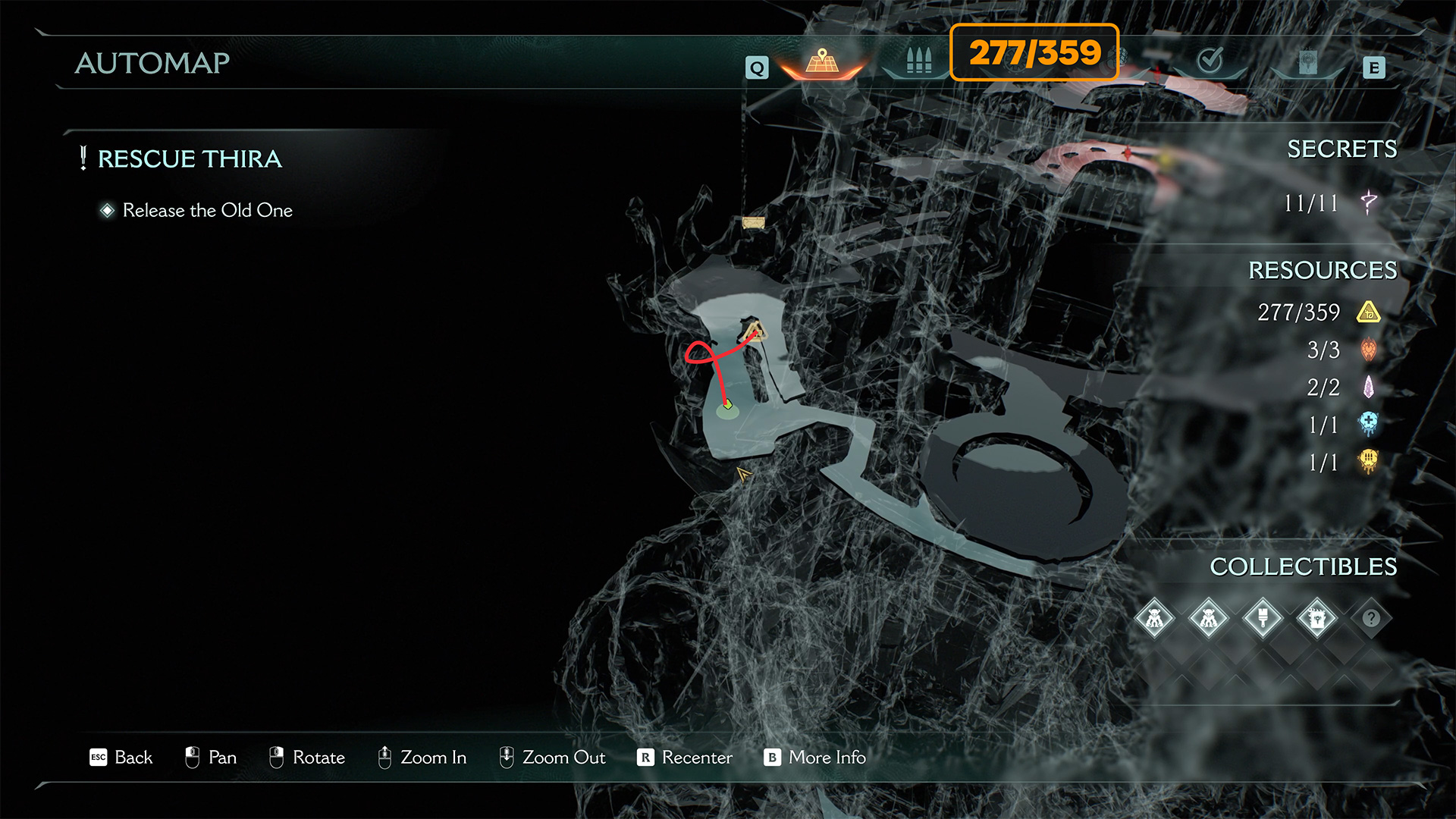Click the secrets question mark icon
1456x819 pixels.
click(1369, 202)
